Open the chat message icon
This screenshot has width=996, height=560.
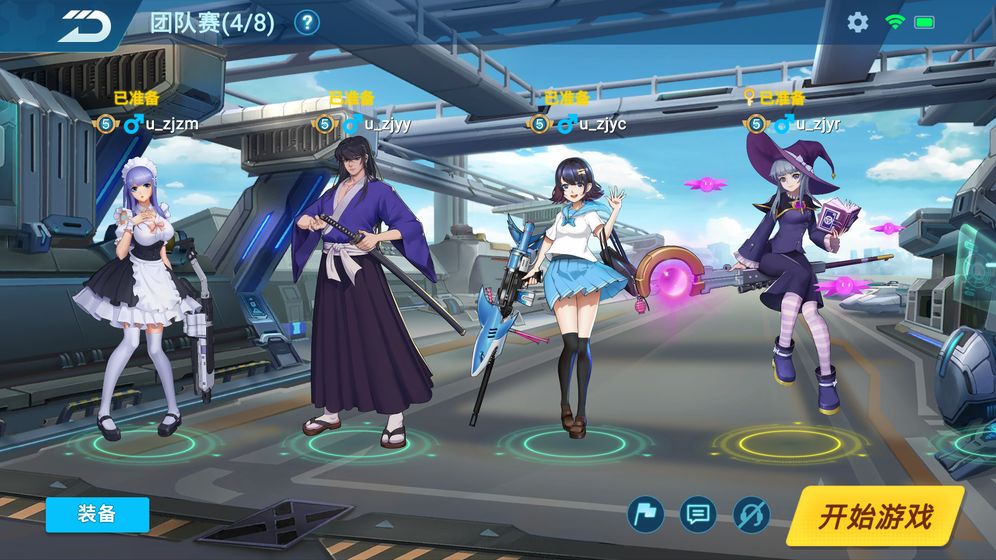click(x=698, y=515)
